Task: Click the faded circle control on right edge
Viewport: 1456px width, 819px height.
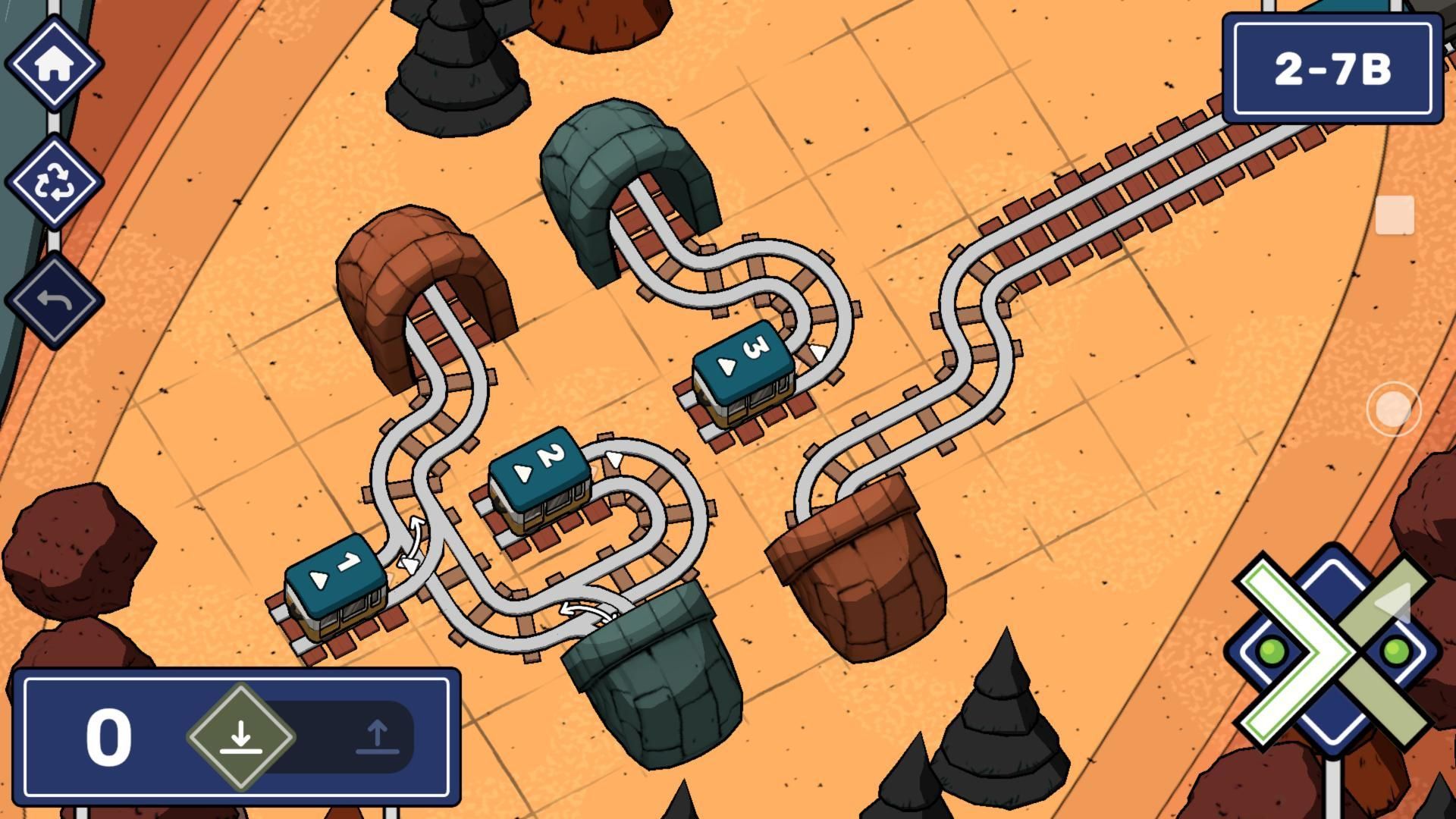Action: pos(1396,409)
